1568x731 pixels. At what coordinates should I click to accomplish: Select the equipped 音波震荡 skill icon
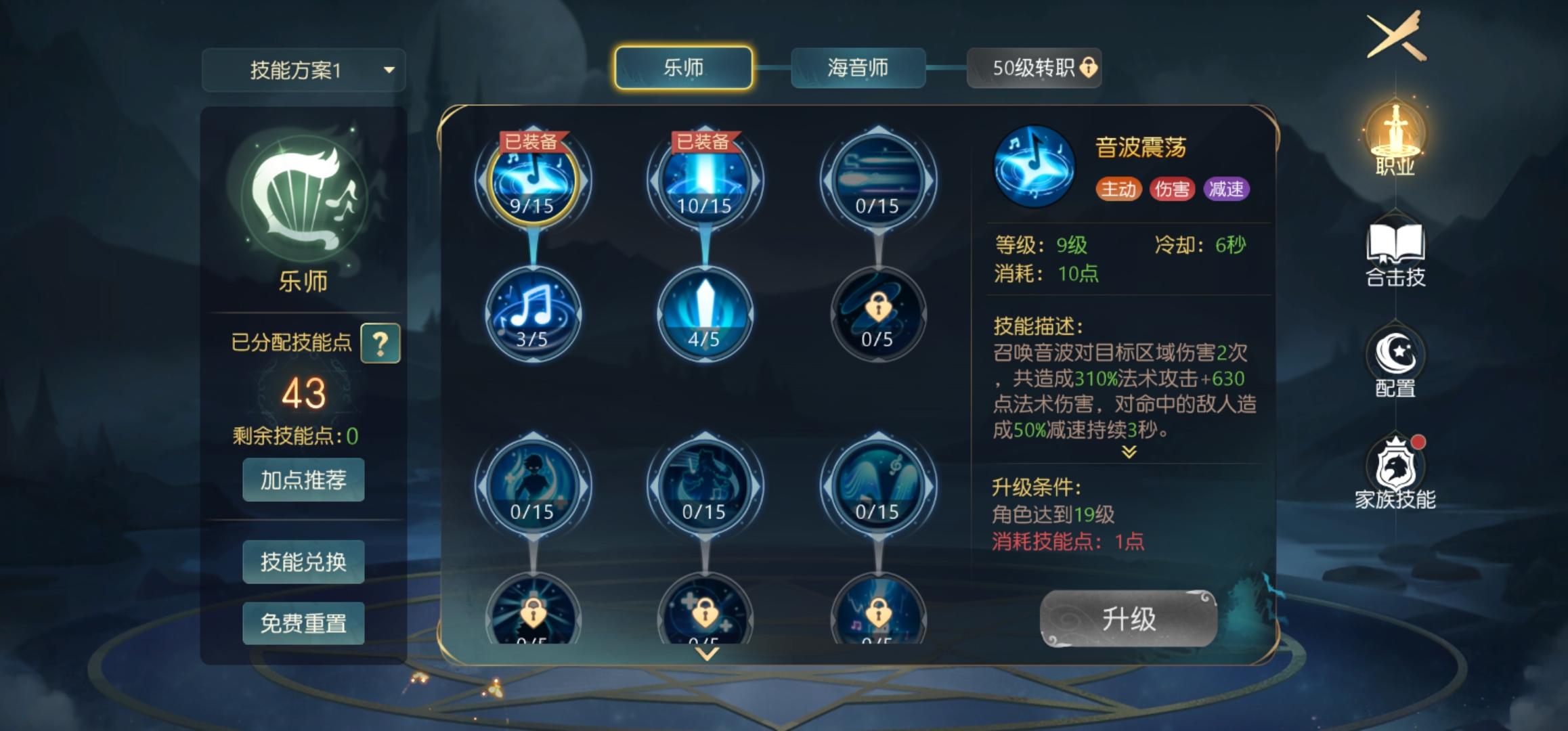(535, 178)
